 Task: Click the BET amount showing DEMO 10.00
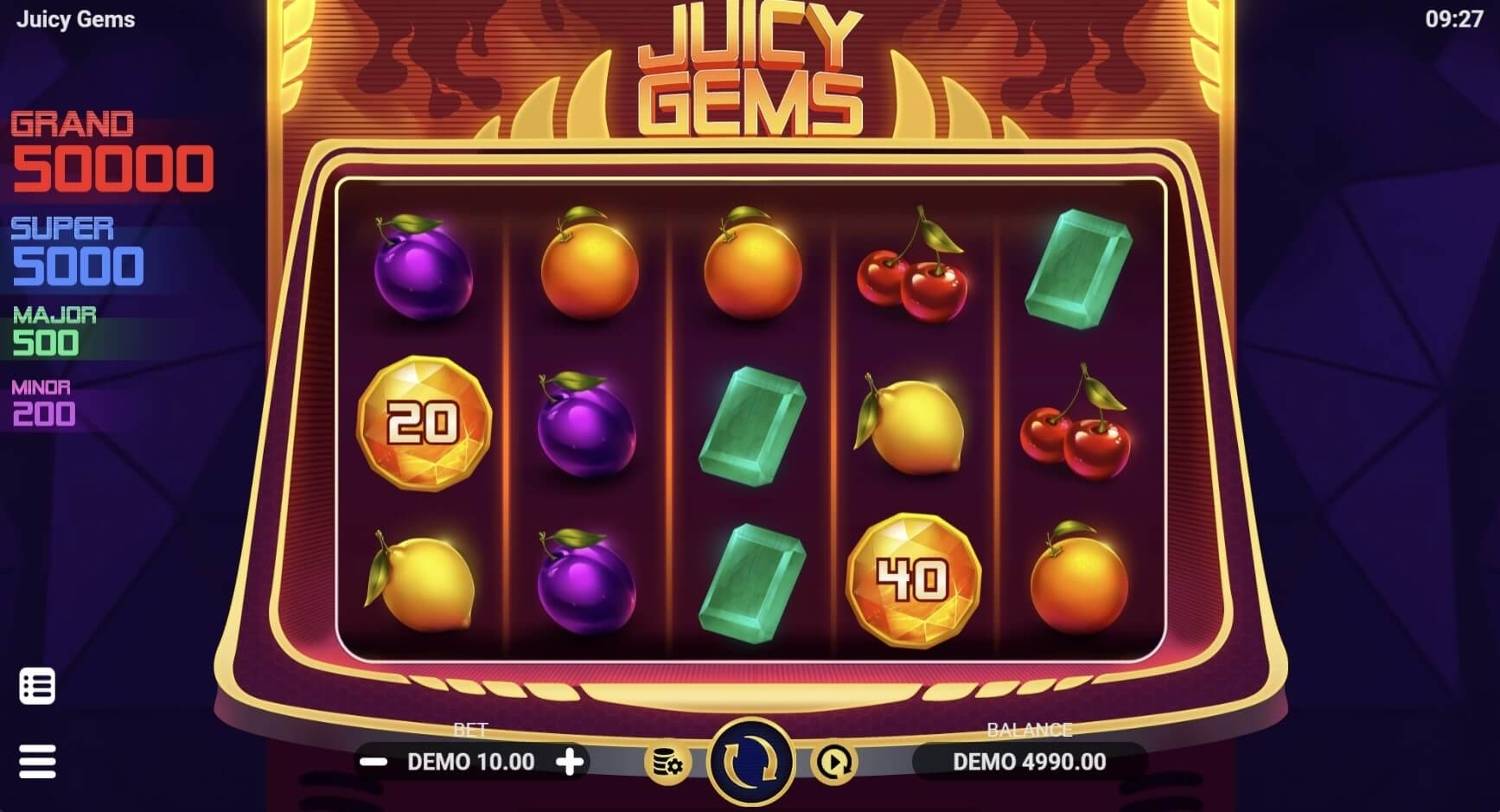(471, 761)
